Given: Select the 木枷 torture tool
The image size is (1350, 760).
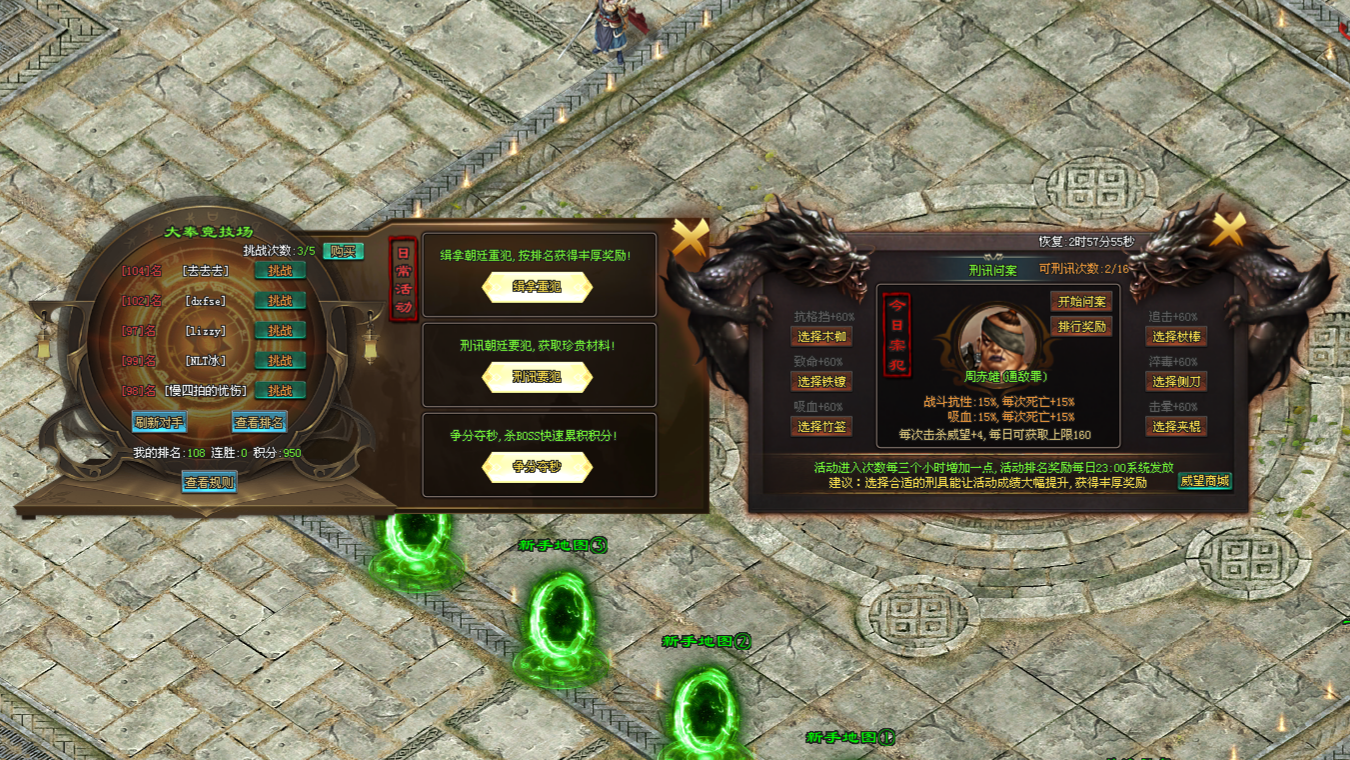Looking at the screenshot, I should point(822,337).
